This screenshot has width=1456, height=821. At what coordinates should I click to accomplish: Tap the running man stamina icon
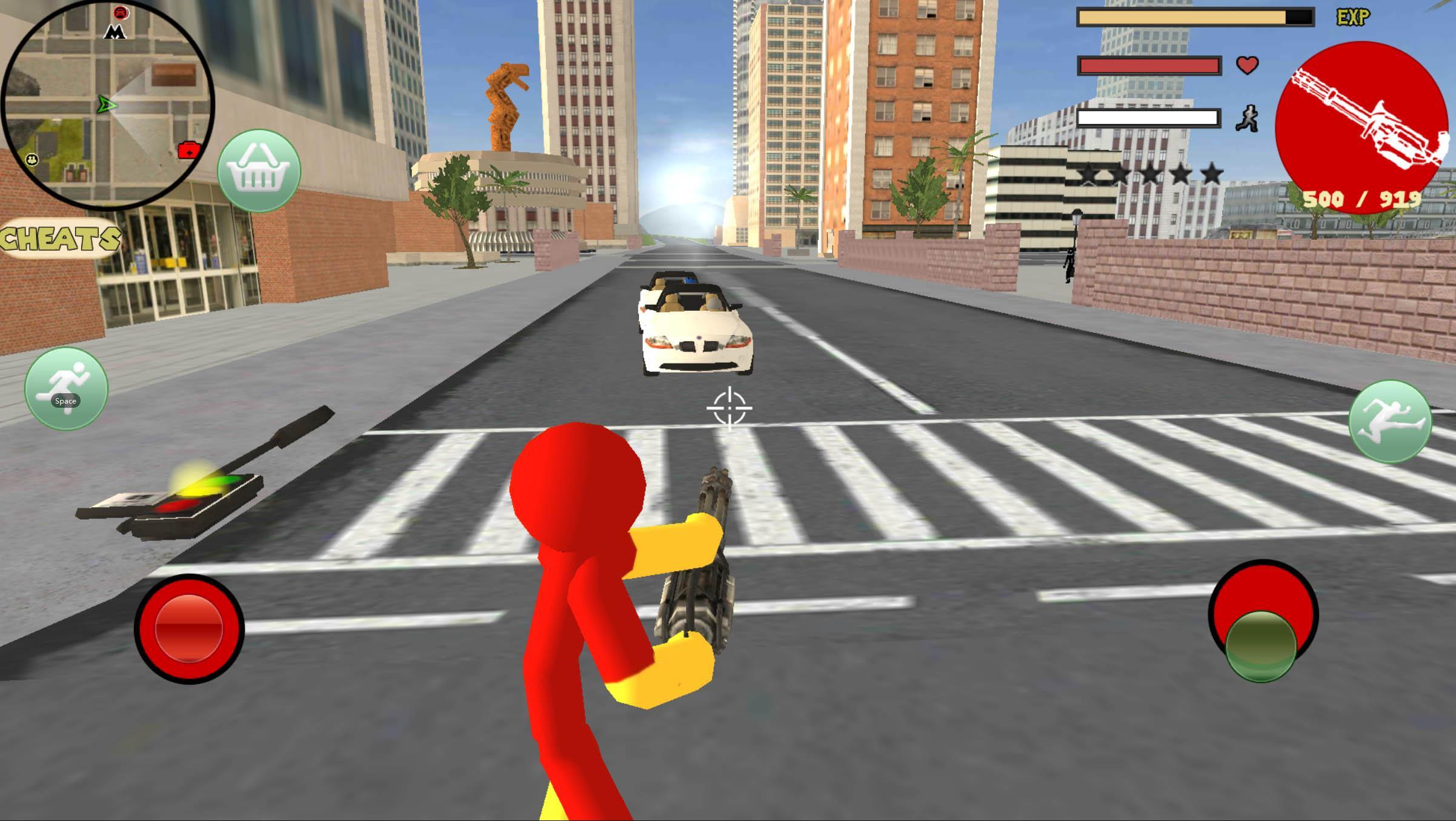[x=1248, y=119]
